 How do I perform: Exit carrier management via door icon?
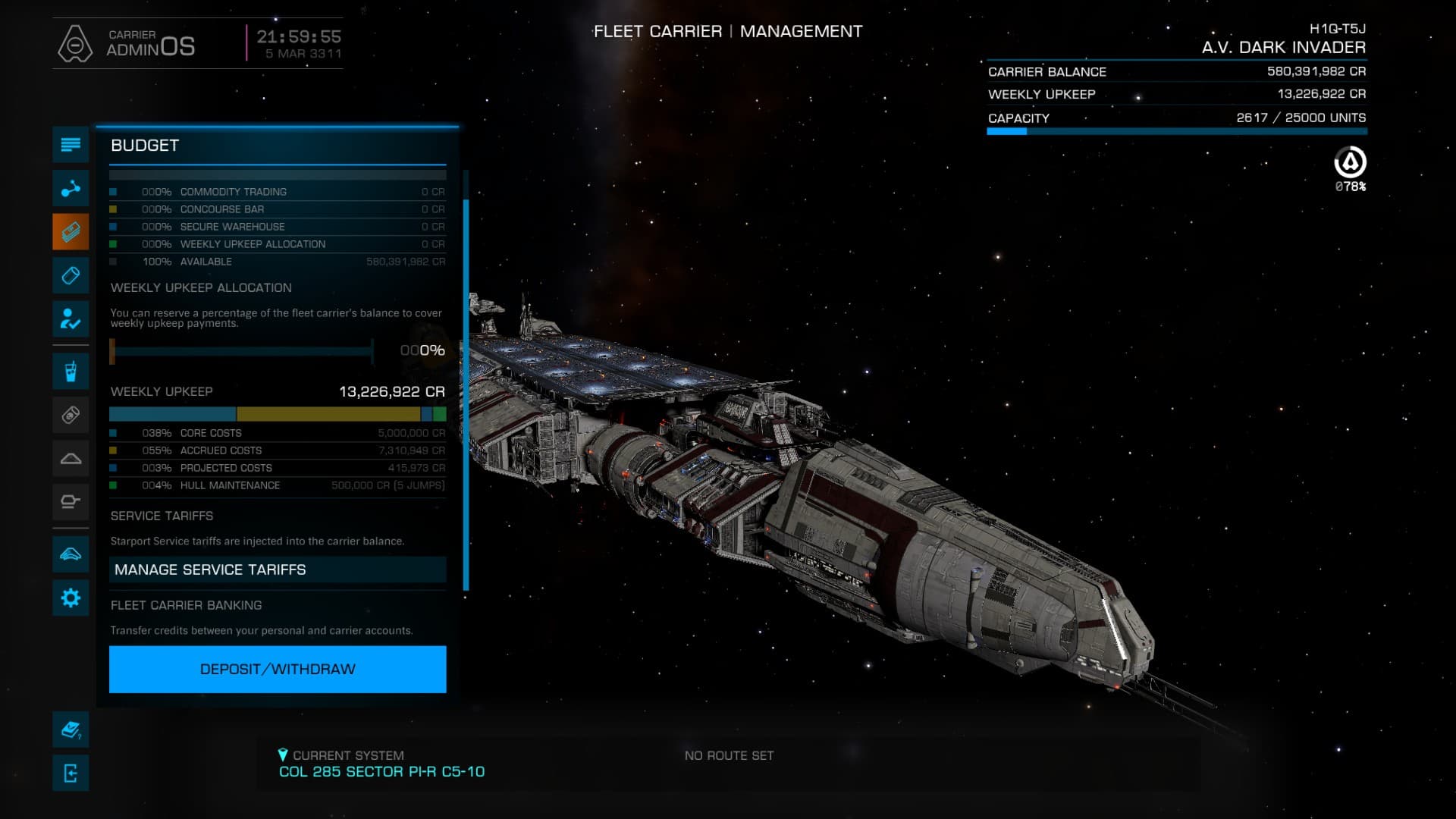71,773
